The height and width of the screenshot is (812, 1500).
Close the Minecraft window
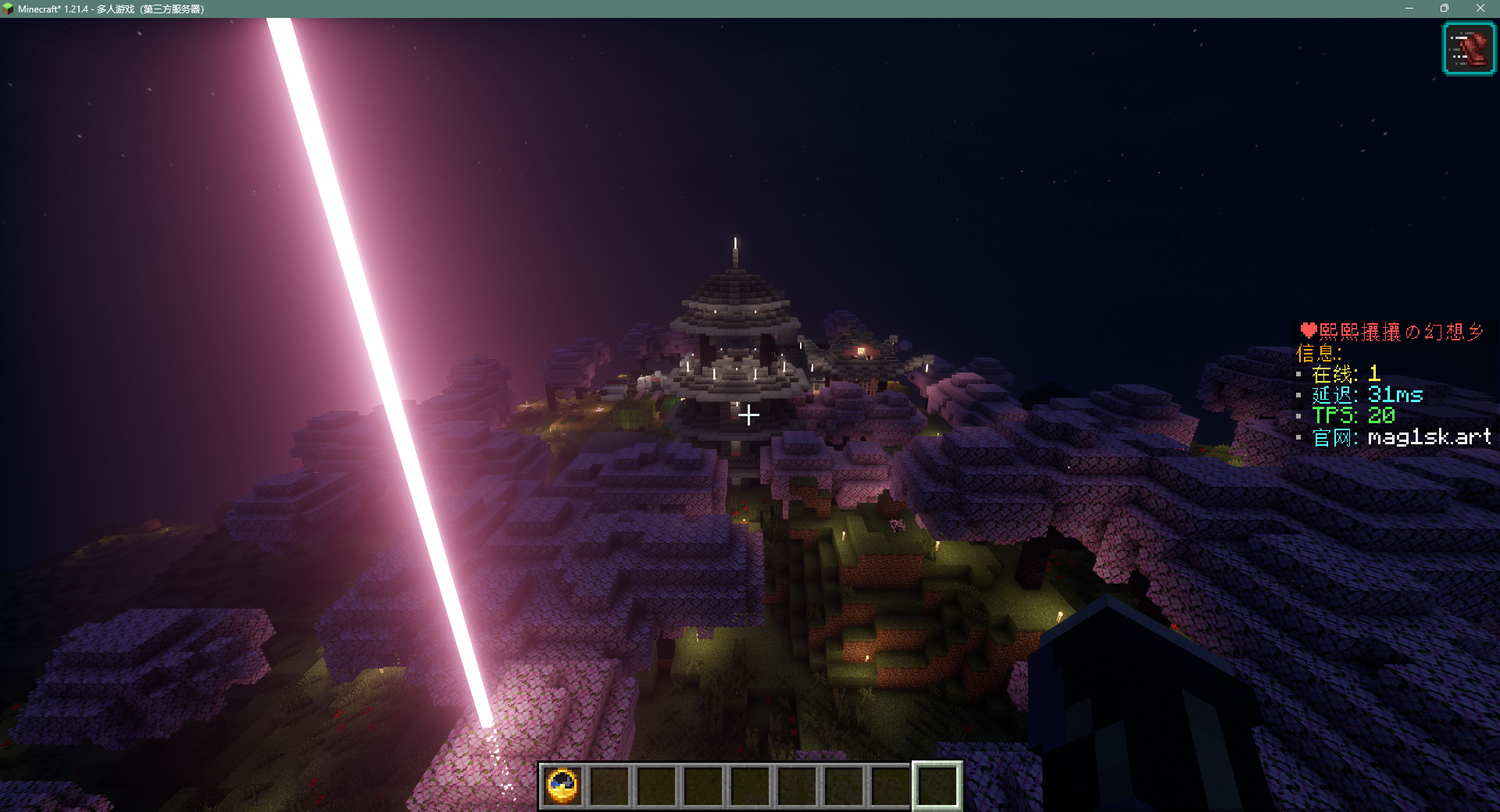1480,9
